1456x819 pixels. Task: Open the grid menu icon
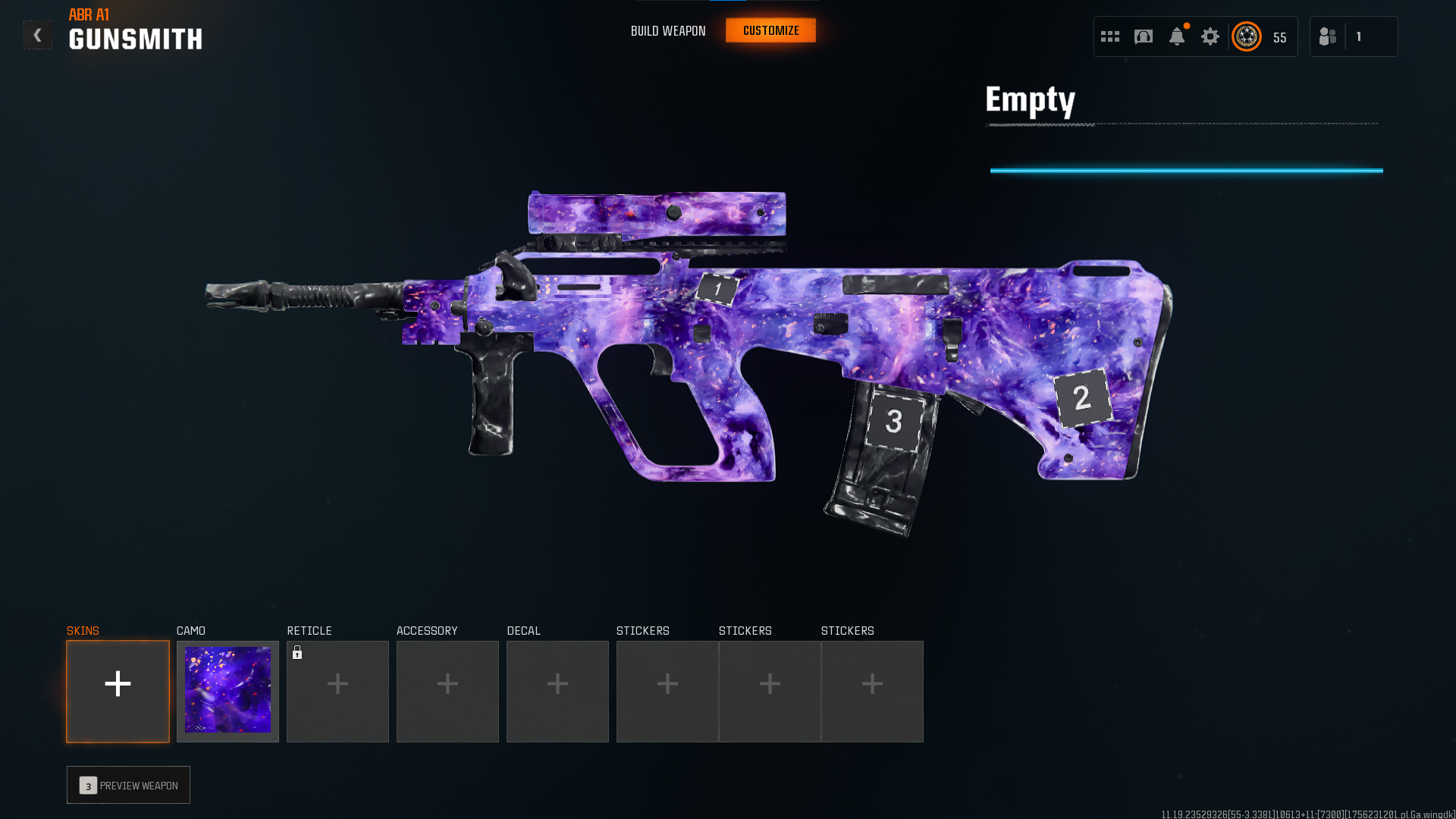pyautogui.click(x=1110, y=36)
